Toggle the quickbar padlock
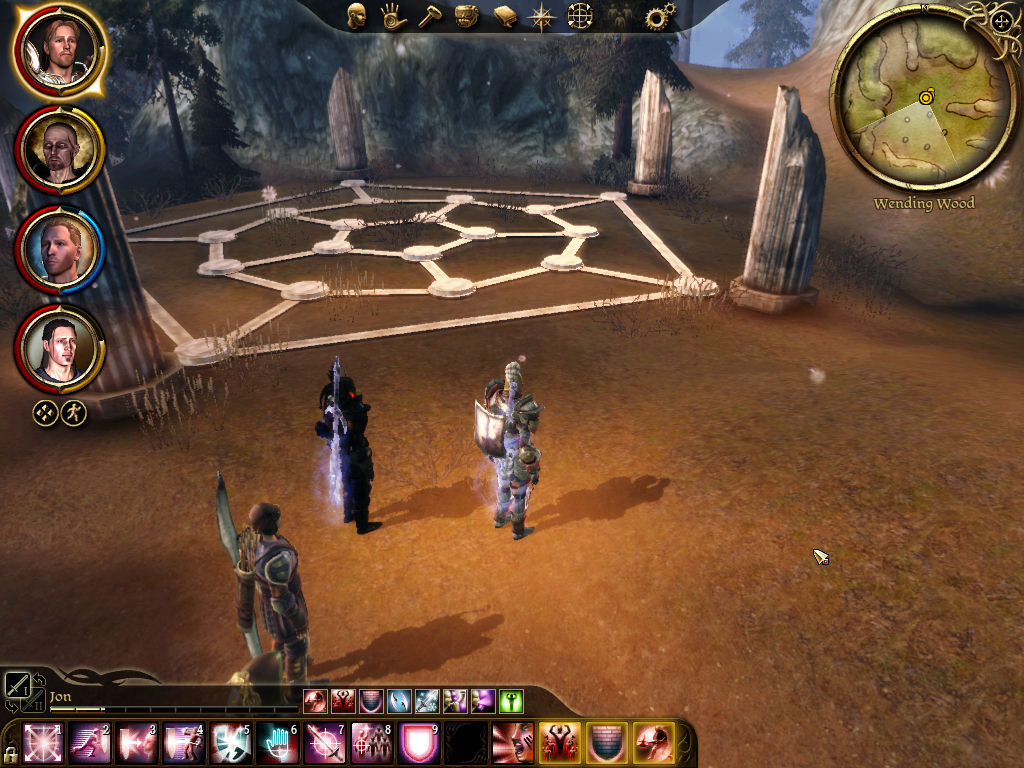The height and width of the screenshot is (768, 1024). (x=10, y=753)
